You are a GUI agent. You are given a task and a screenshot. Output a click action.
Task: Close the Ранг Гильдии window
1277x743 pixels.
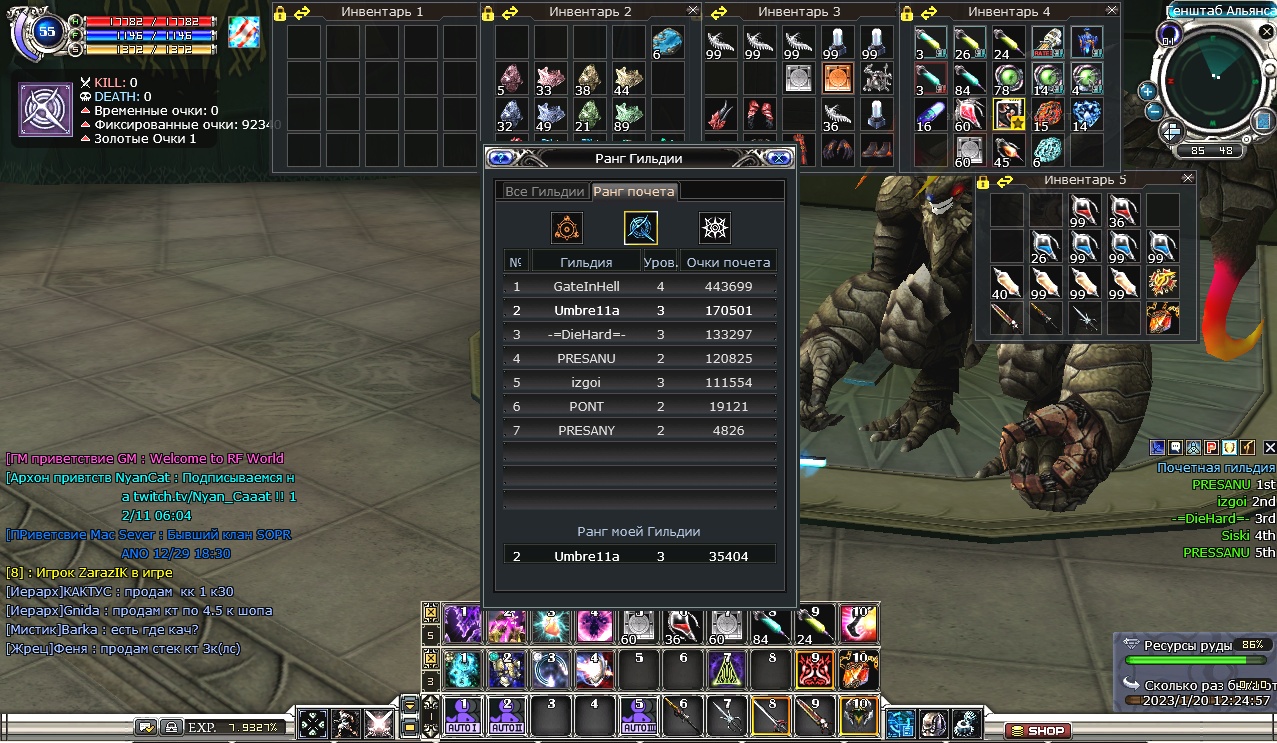(x=778, y=158)
